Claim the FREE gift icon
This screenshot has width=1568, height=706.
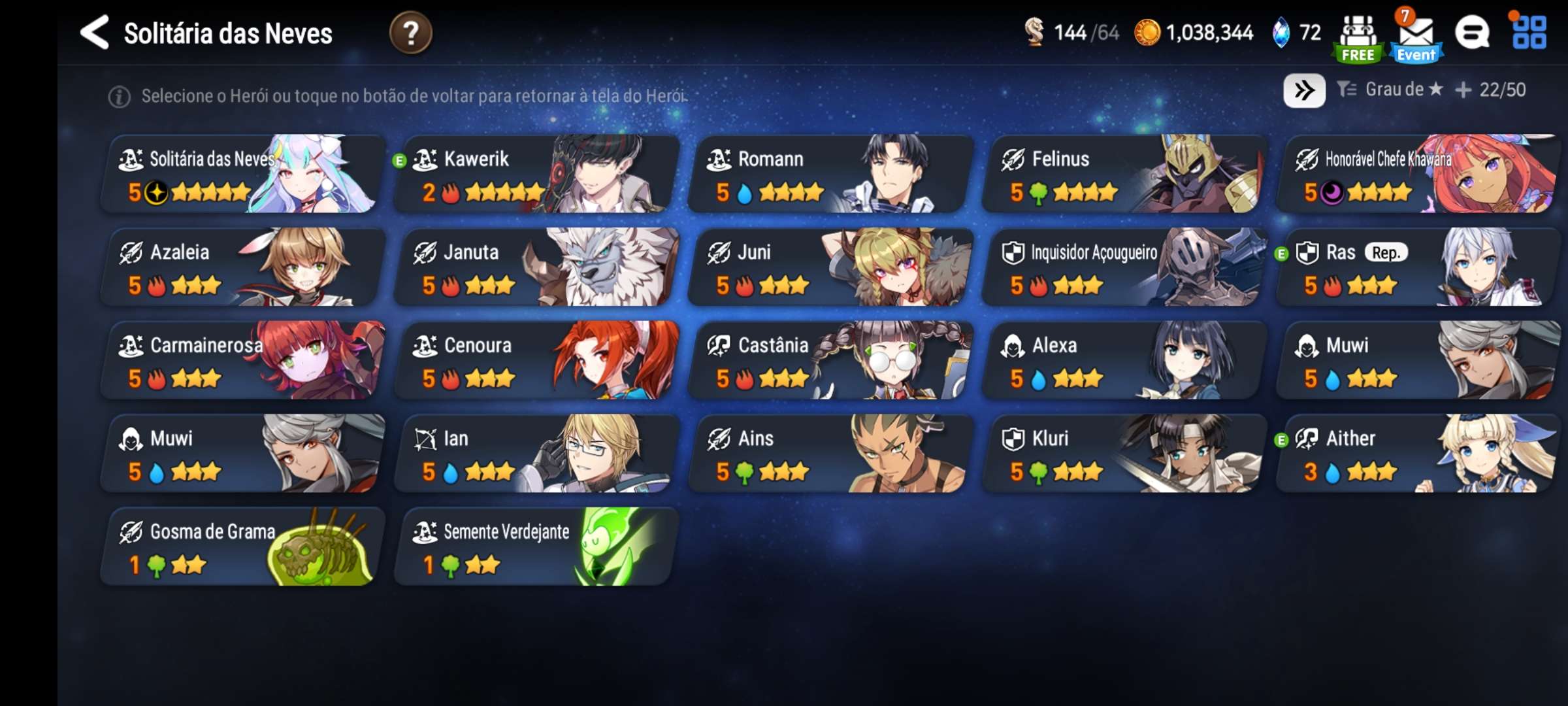click(x=1358, y=38)
